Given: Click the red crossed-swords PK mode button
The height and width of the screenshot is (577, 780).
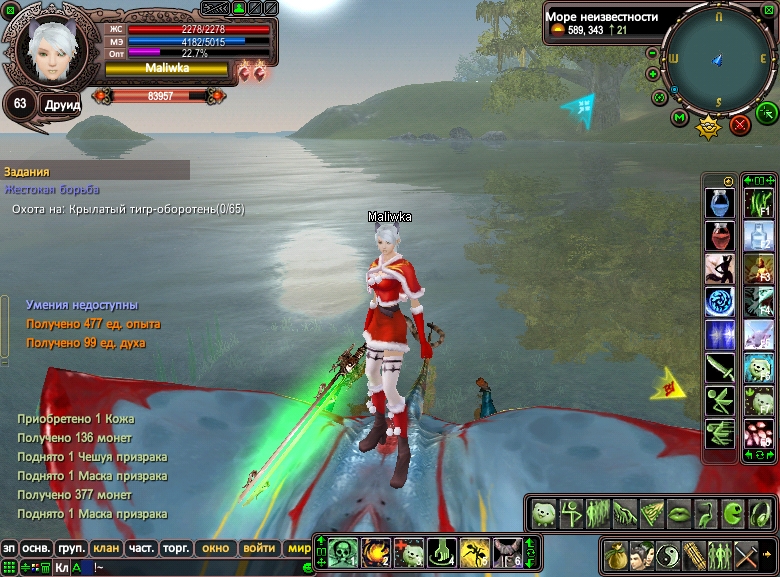Looking at the screenshot, I should (x=740, y=124).
